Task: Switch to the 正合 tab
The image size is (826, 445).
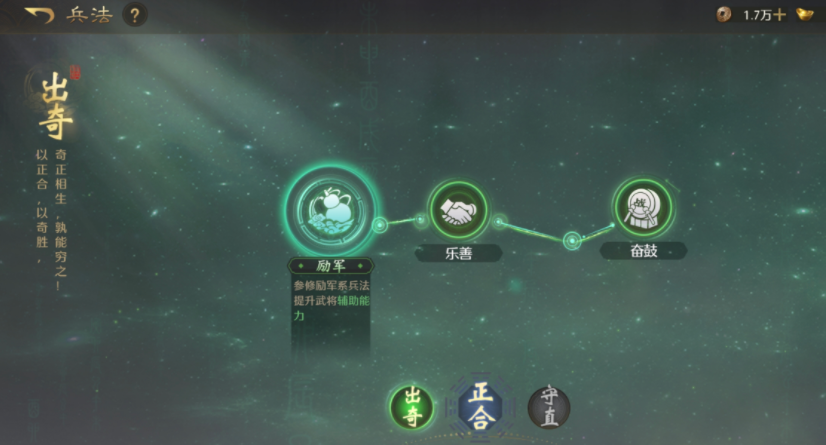Action: pos(480,406)
